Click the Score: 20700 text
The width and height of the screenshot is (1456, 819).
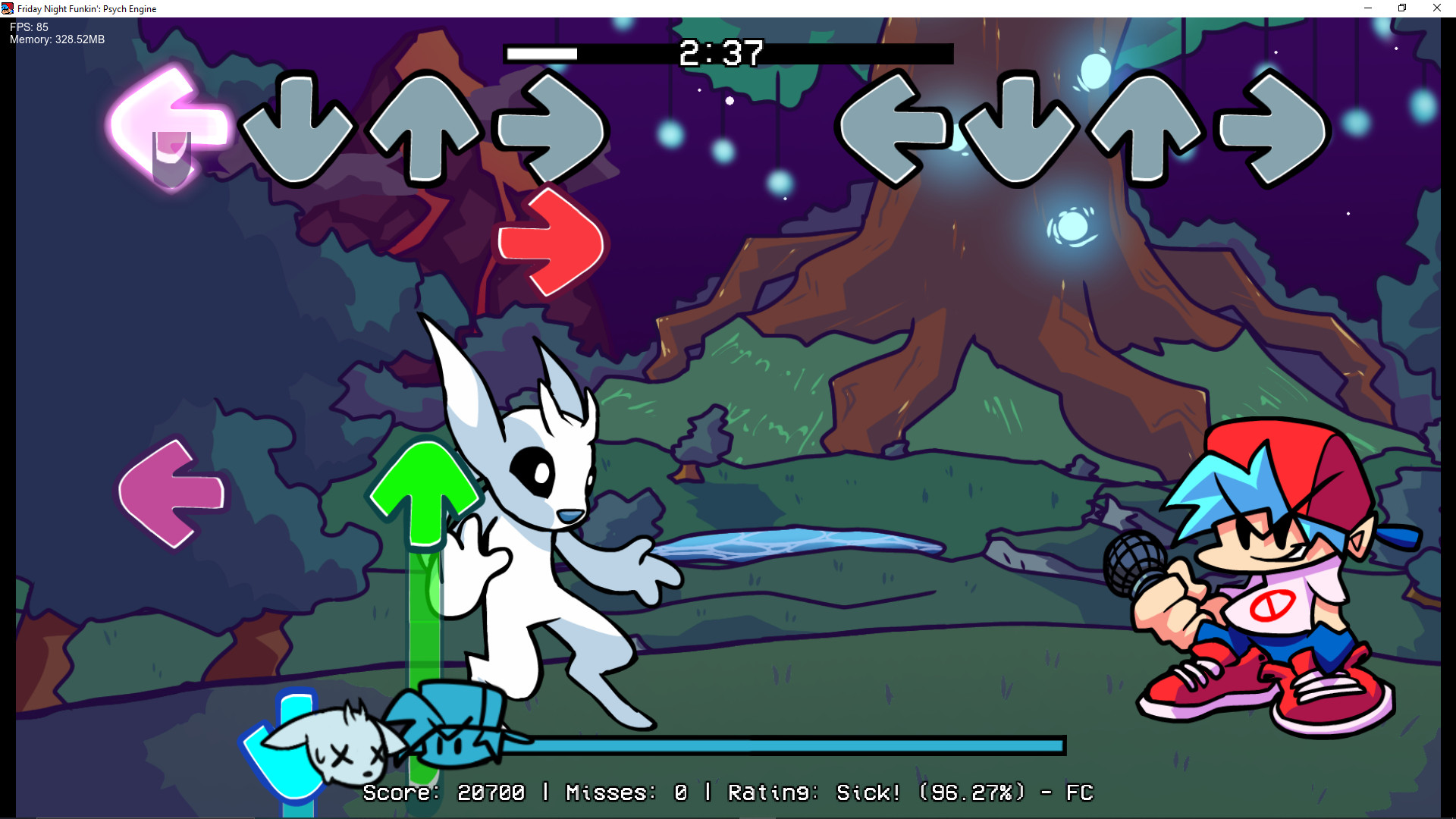(444, 792)
